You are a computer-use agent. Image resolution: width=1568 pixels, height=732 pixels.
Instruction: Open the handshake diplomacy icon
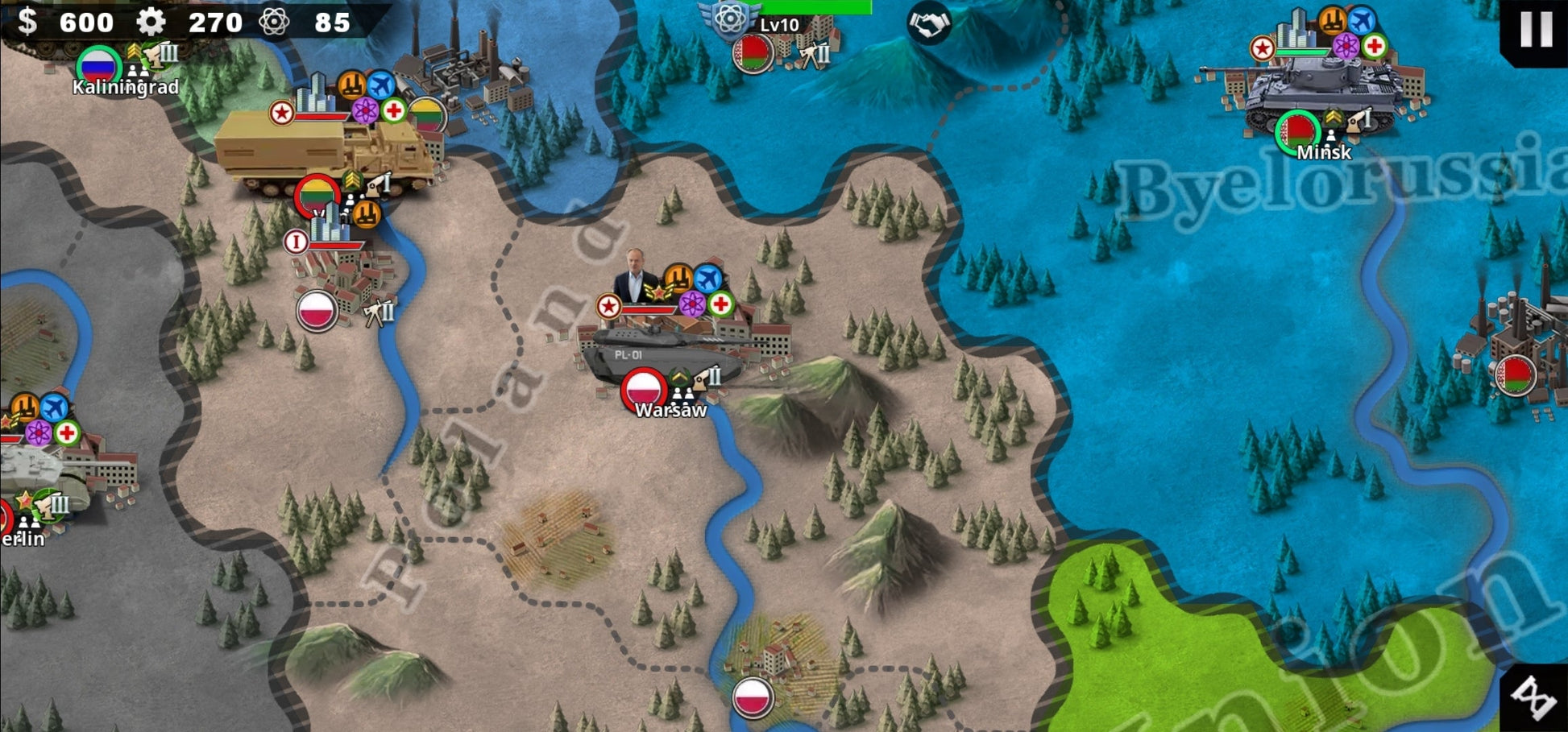(928, 23)
